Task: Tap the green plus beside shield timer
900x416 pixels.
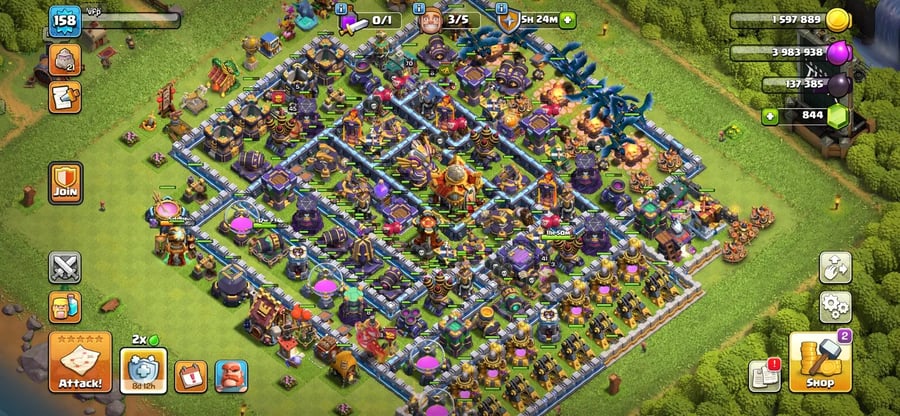Action: tap(568, 20)
